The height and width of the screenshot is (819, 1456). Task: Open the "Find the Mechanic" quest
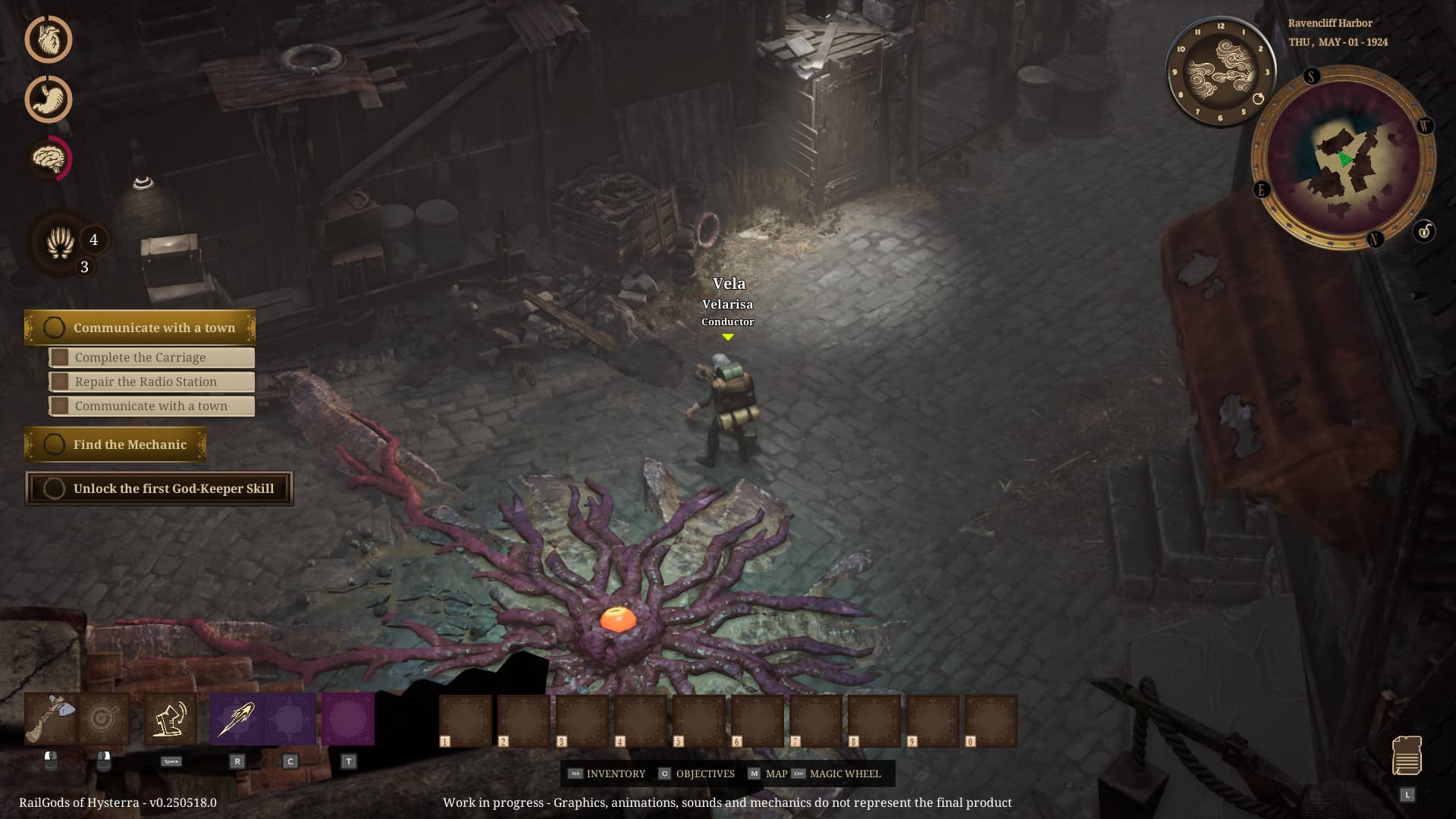[x=115, y=444]
